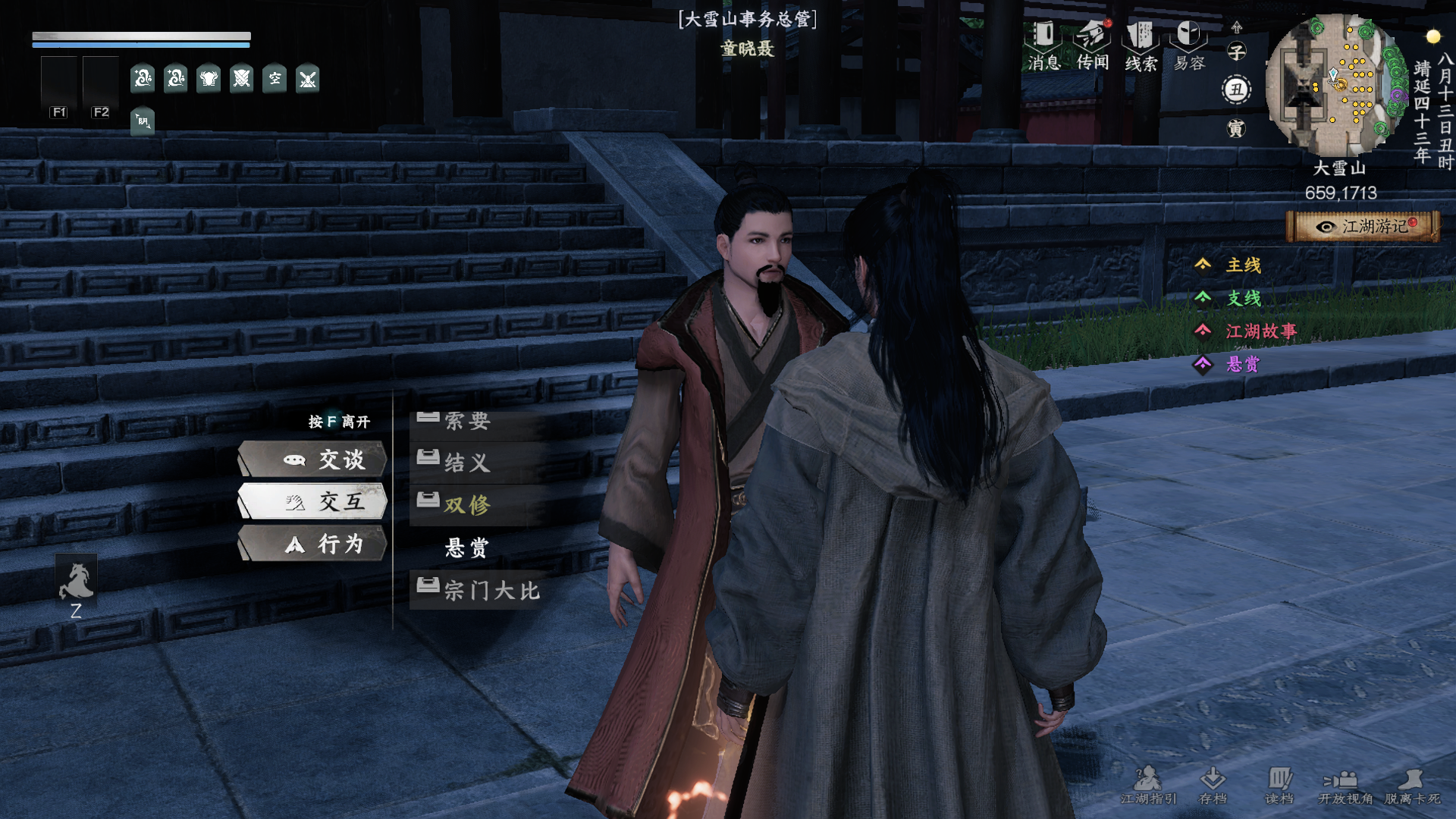Image resolution: width=1456 pixels, height=819 pixels.
Task: Expand the 江湖故事 stories tracker
Action: [x=1260, y=331]
